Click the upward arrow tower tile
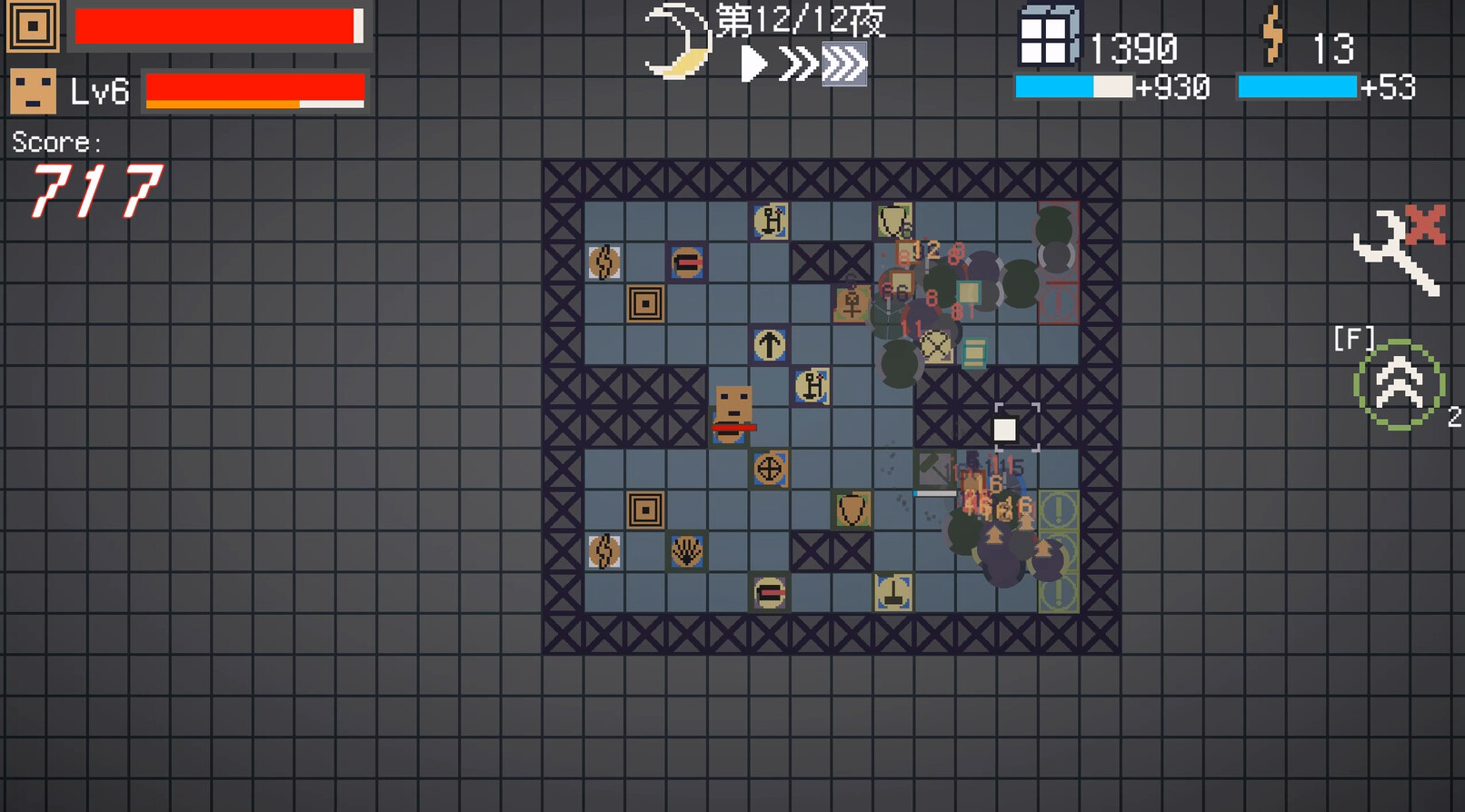Image resolution: width=1465 pixels, height=812 pixels. click(770, 343)
